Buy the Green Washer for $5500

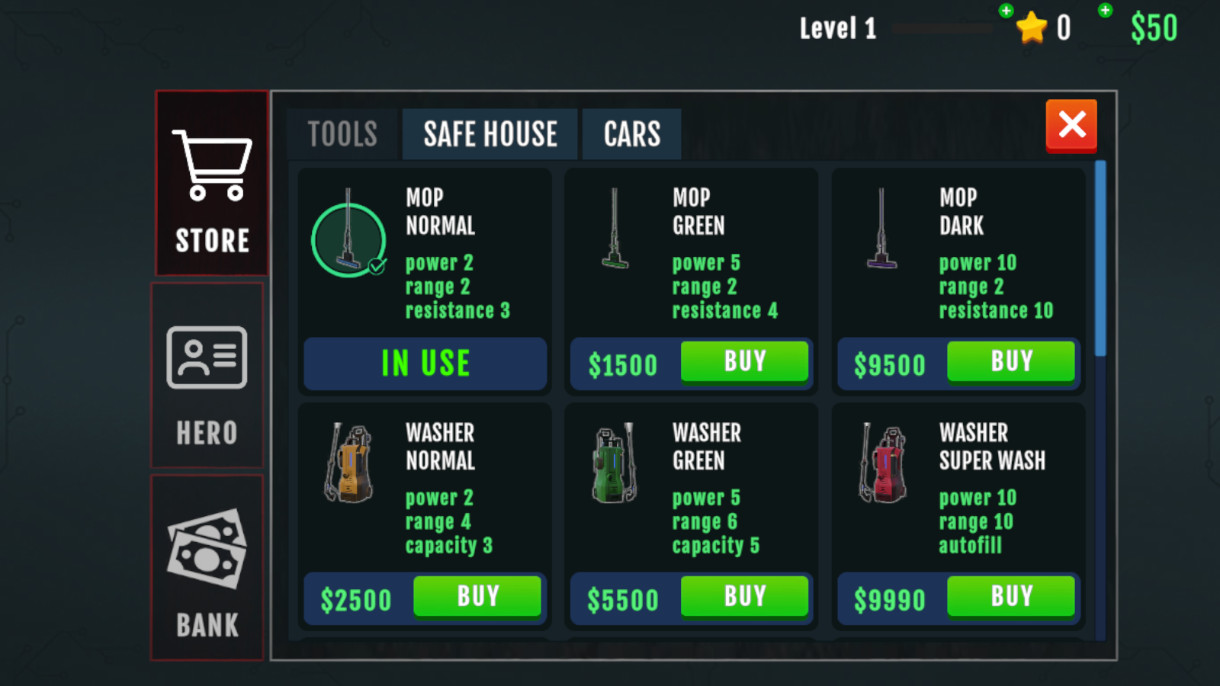tap(744, 597)
